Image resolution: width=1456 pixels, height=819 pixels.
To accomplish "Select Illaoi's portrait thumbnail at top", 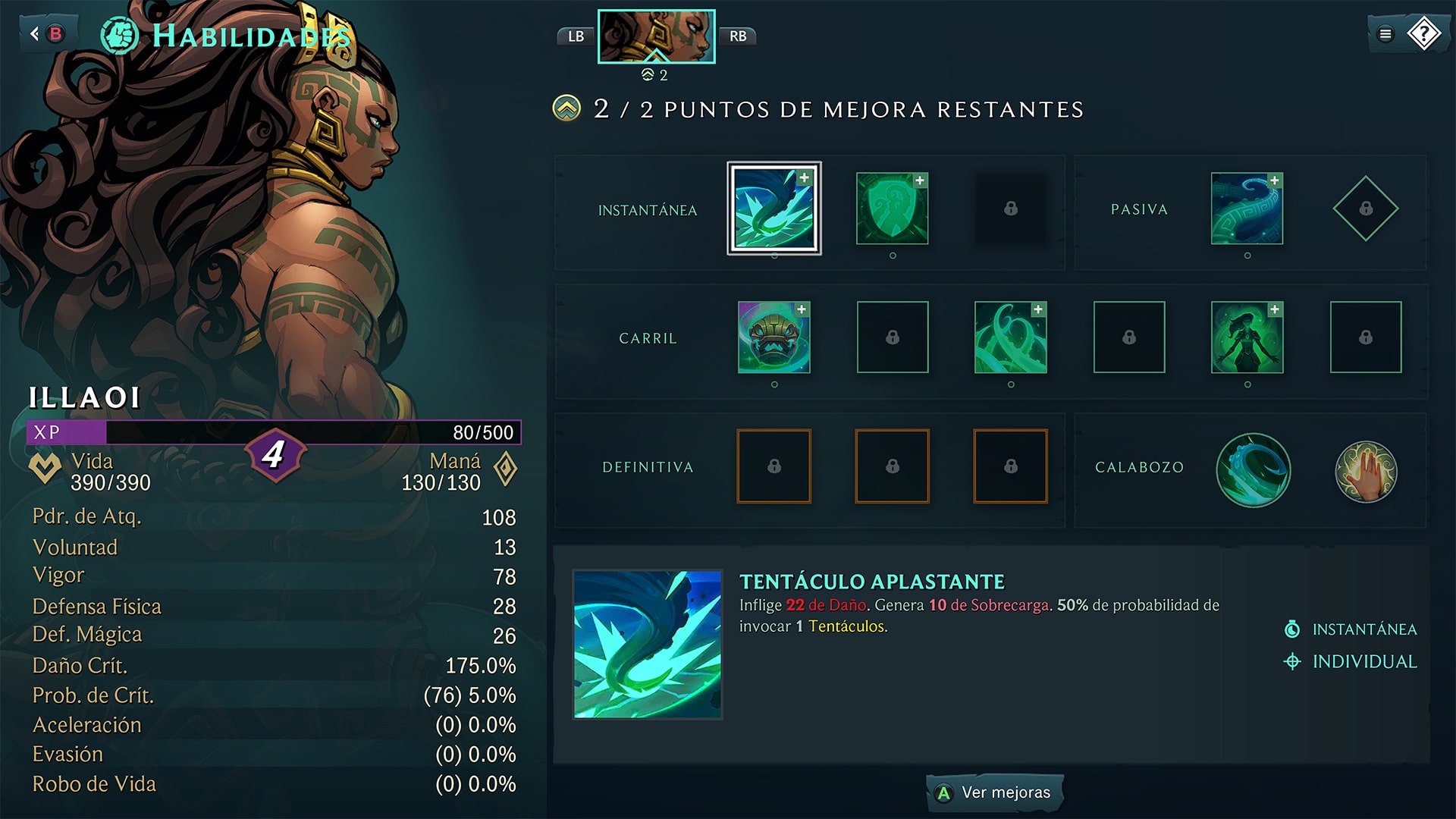I will (x=657, y=36).
